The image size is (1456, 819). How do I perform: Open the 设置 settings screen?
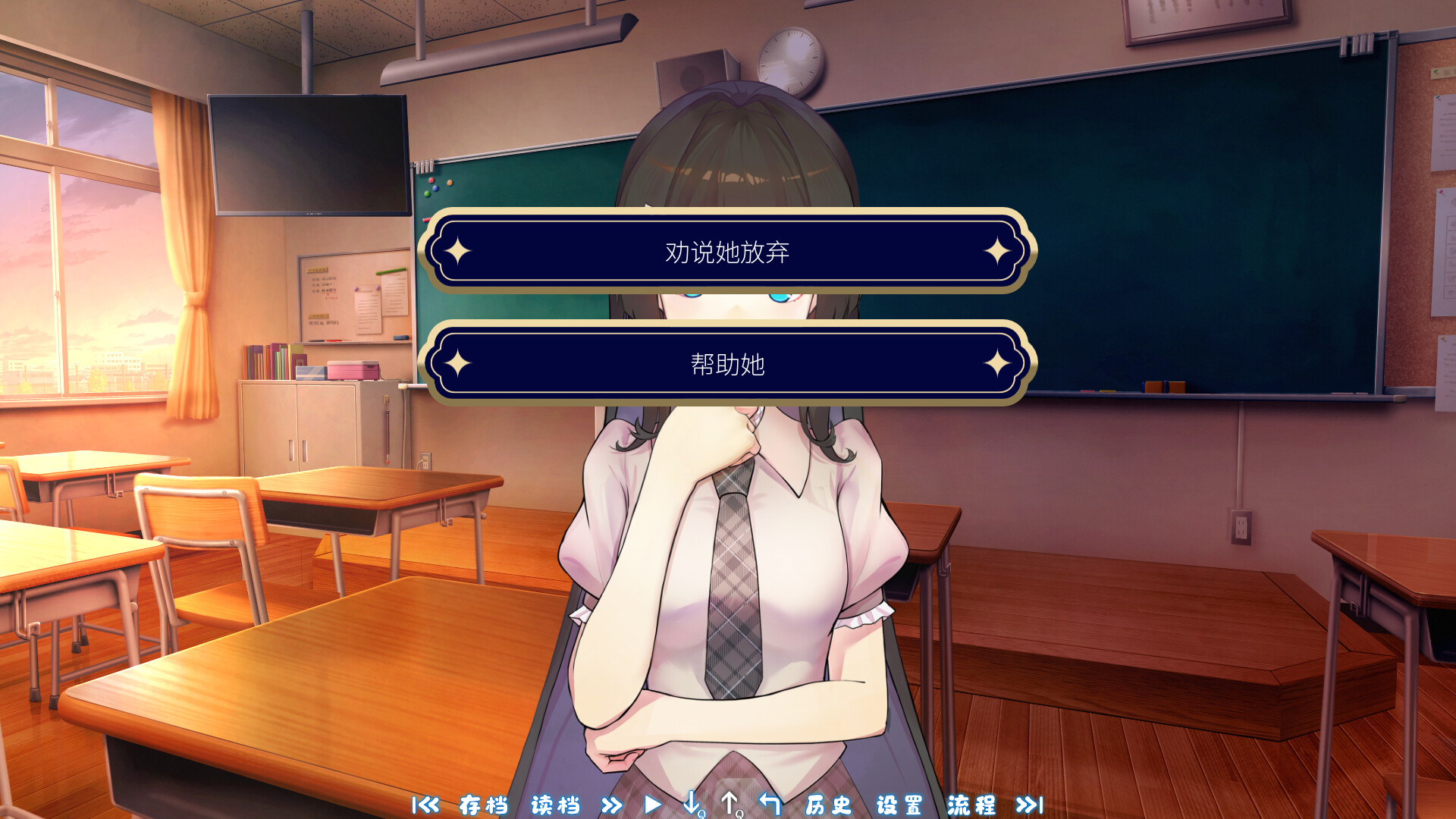pos(898,806)
